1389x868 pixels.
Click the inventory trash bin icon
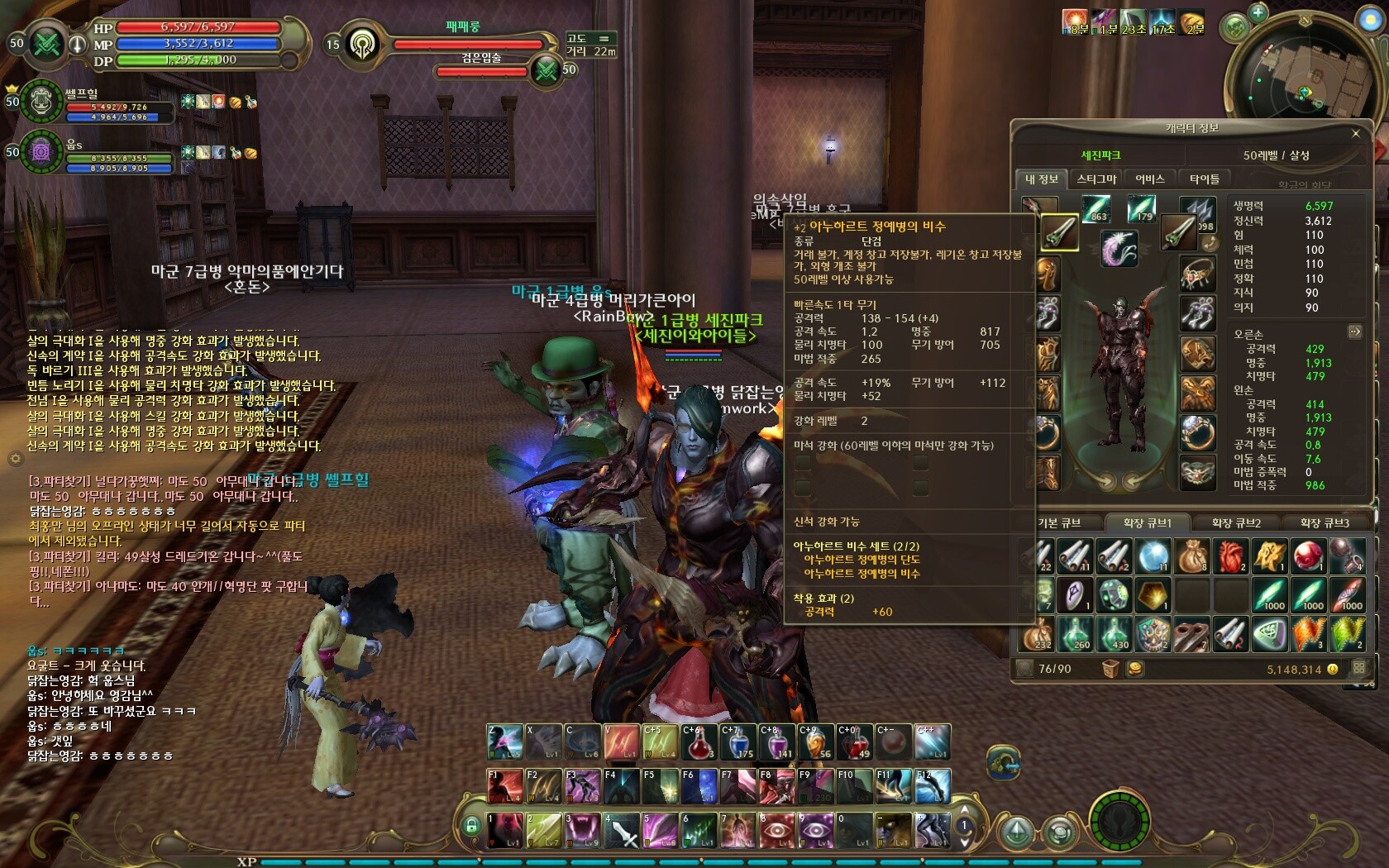1110,669
